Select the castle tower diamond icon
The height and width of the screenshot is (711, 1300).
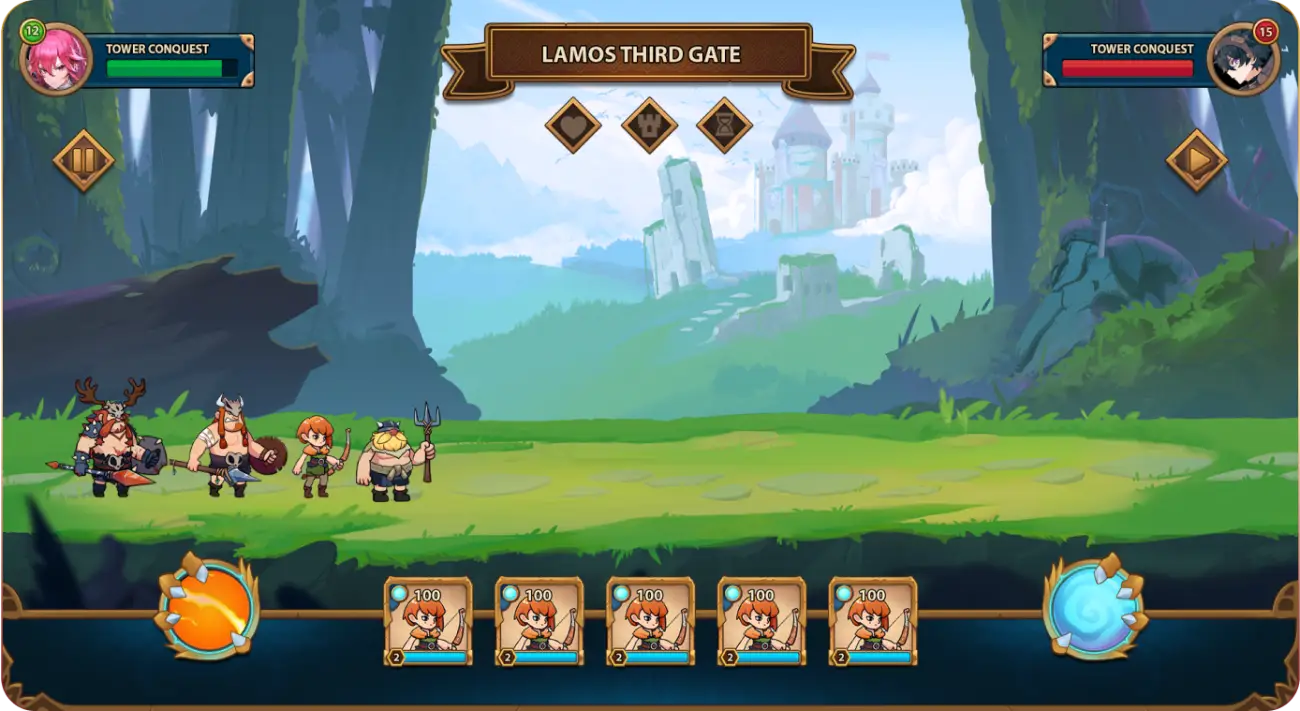click(x=649, y=126)
